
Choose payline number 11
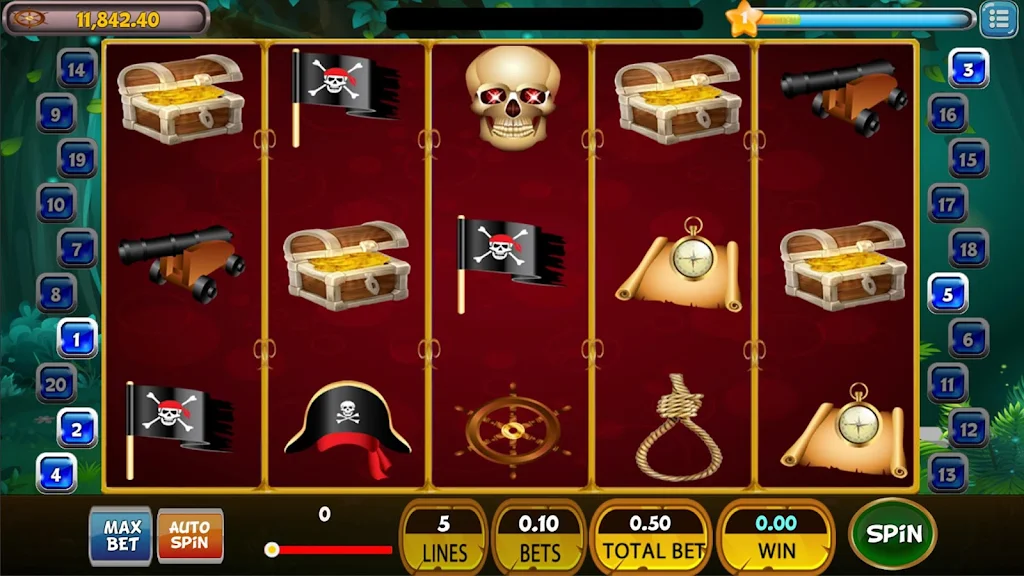coord(947,383)
